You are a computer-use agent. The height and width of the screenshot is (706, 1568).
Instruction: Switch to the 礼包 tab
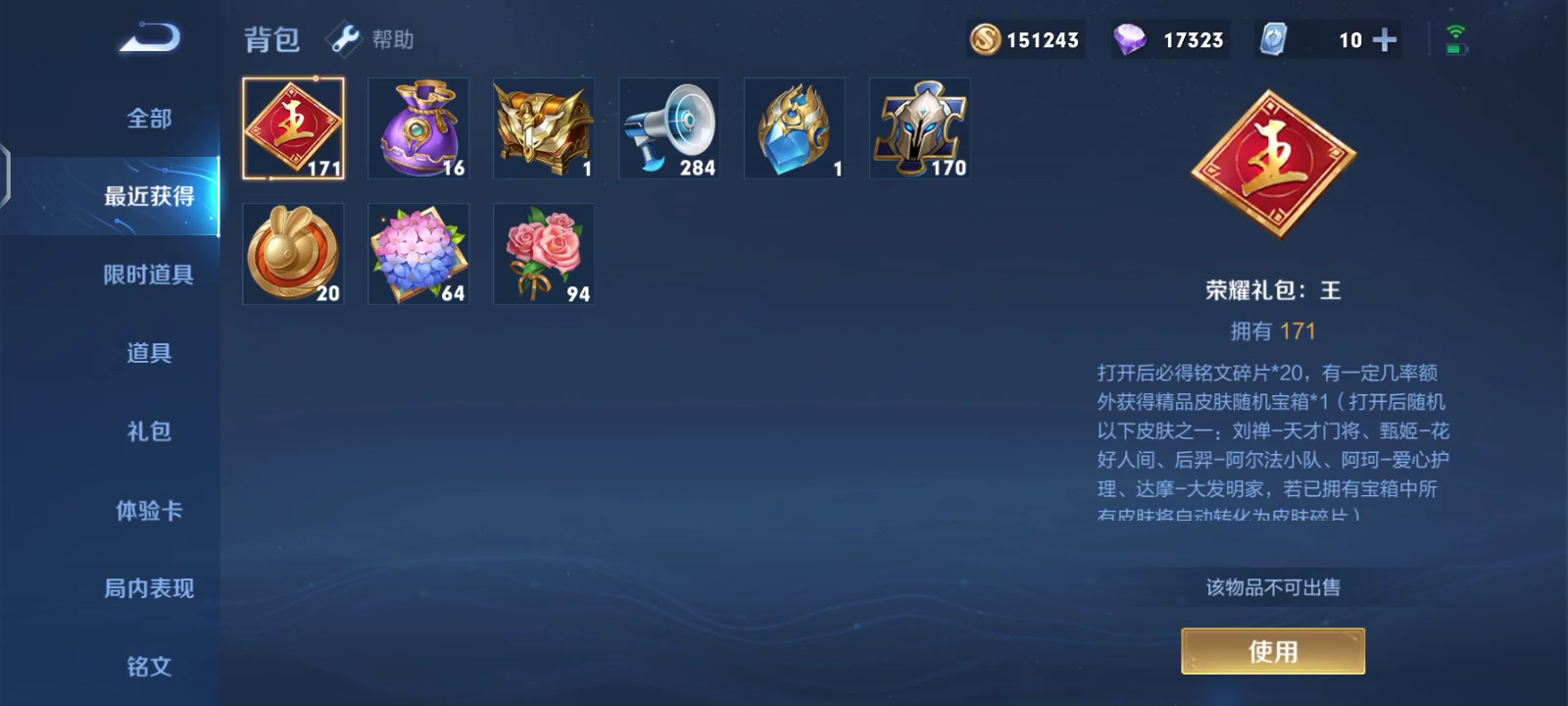(149, 431)
